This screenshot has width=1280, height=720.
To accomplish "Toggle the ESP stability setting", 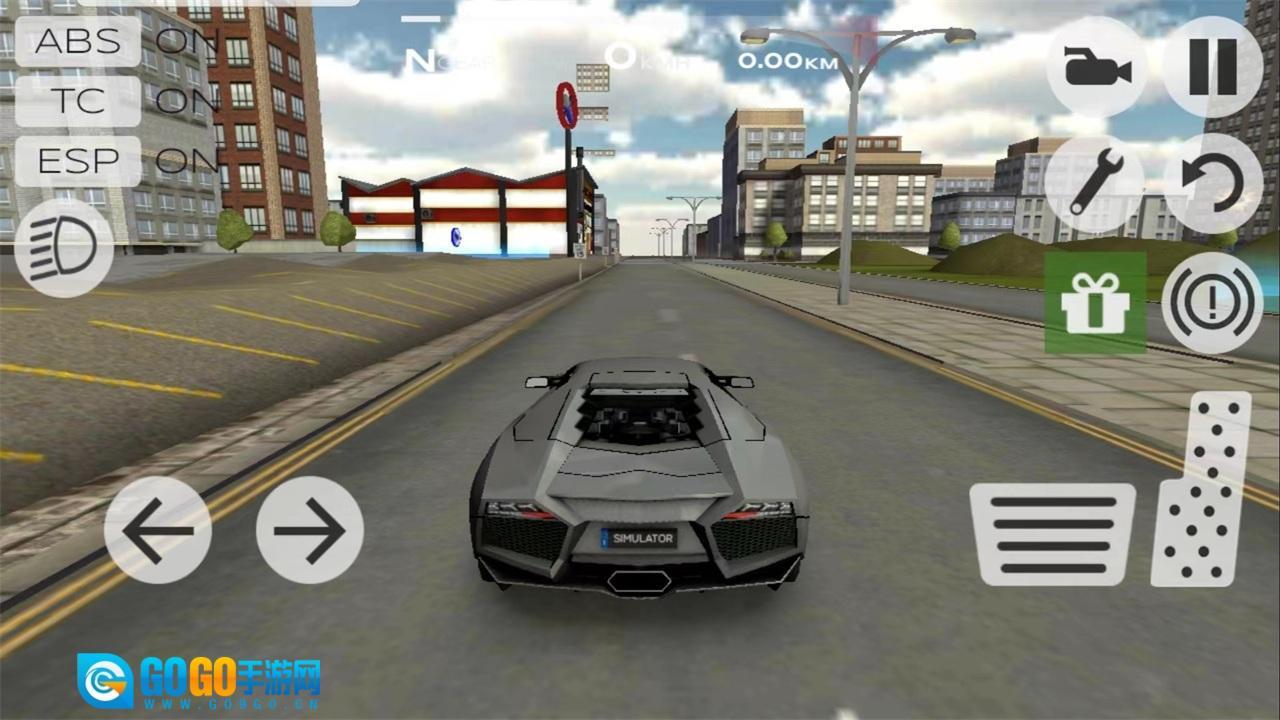I will click(78, 160).
